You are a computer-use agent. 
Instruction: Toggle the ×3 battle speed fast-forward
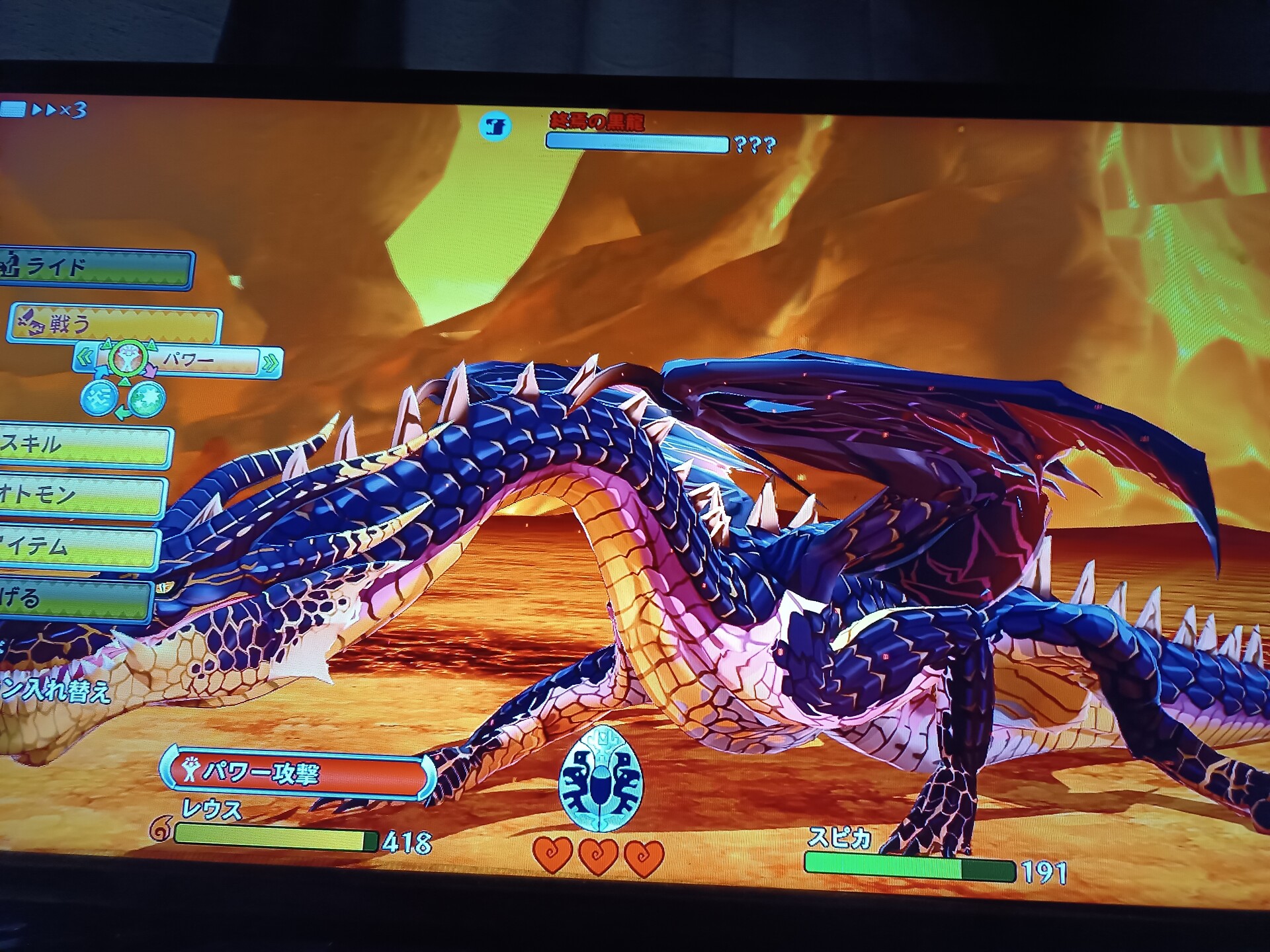click(60, 110)
